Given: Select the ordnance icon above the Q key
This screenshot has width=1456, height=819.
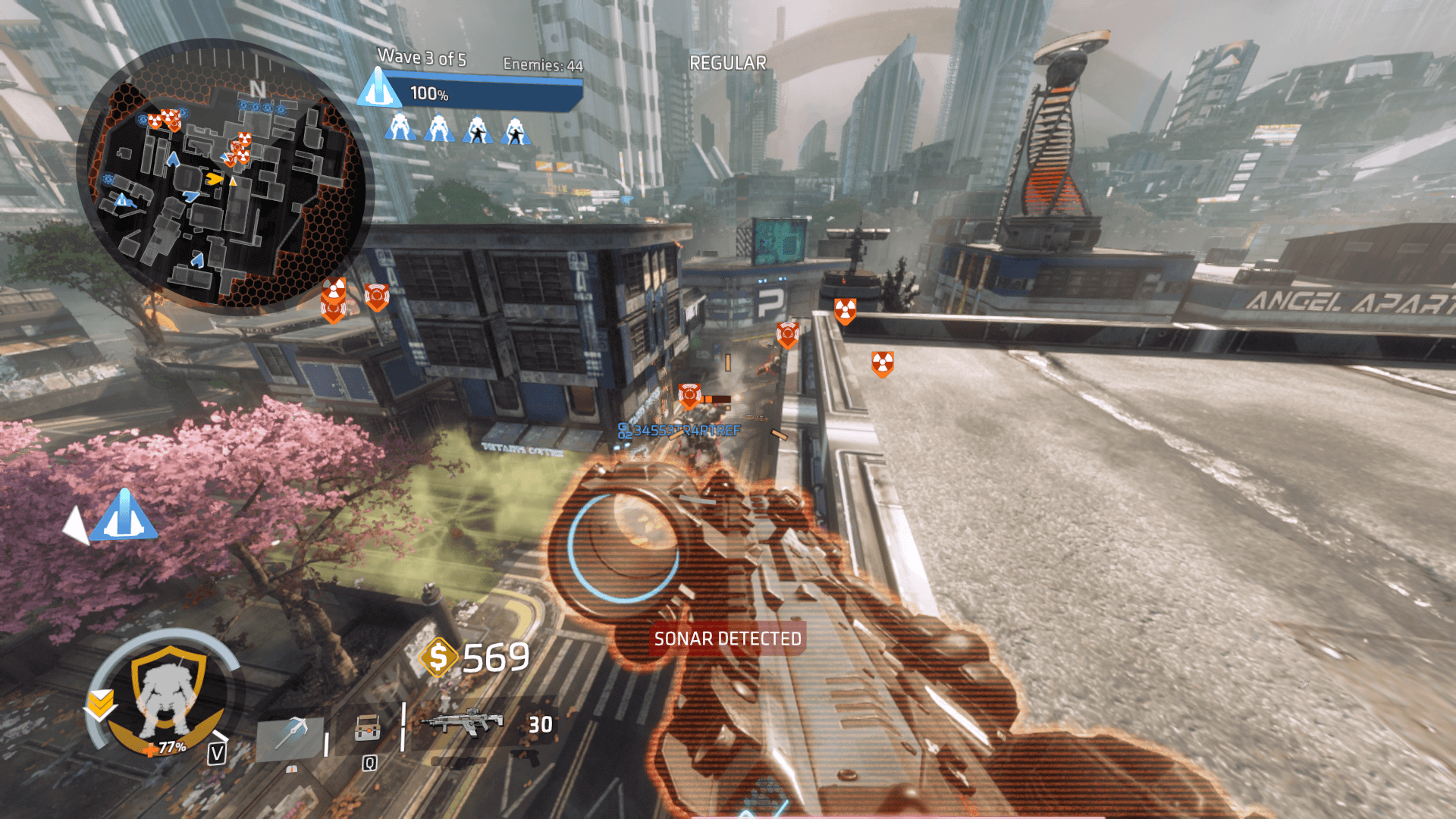Looking at the screenshot, I should point(368,729).
